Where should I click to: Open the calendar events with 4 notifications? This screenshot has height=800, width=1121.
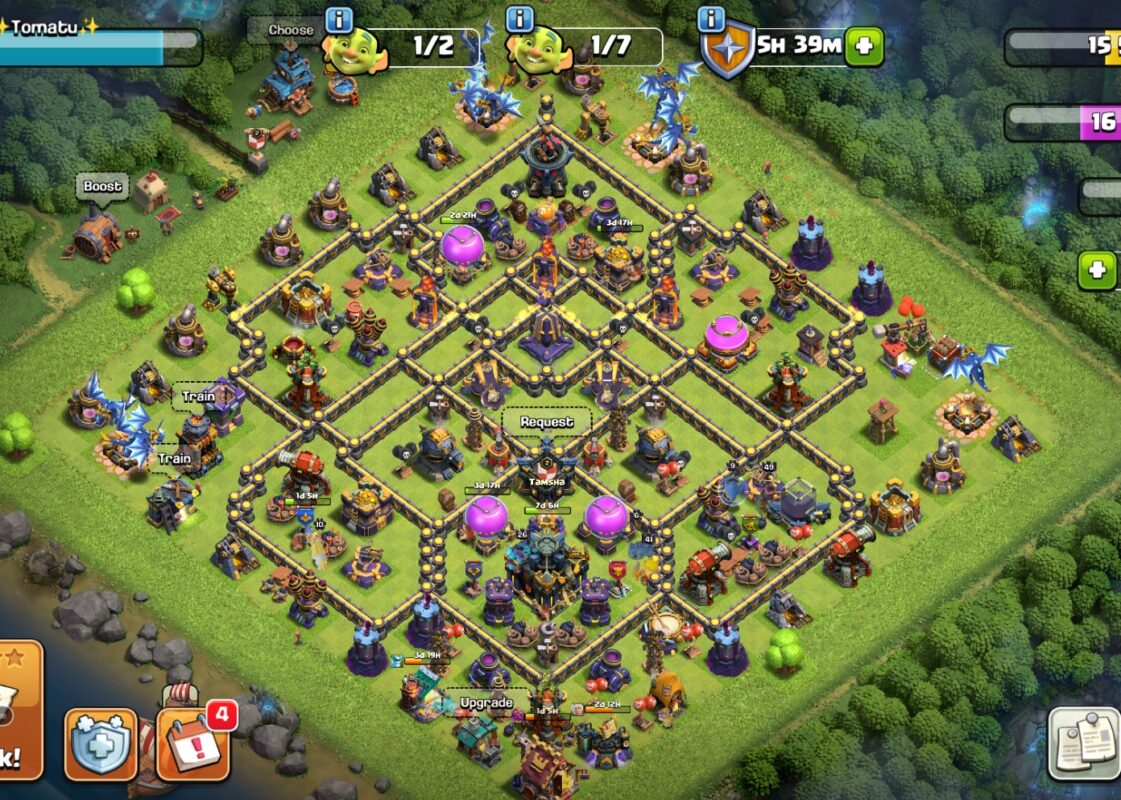pyautogui.click(x=194, y=745)
